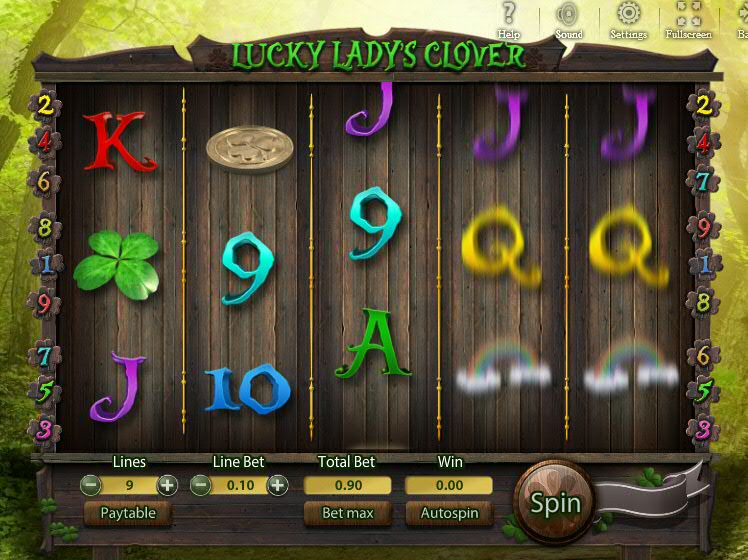Open the Settings gear
Viewport: 748px width, 560px height.
(x=628, y=19)
